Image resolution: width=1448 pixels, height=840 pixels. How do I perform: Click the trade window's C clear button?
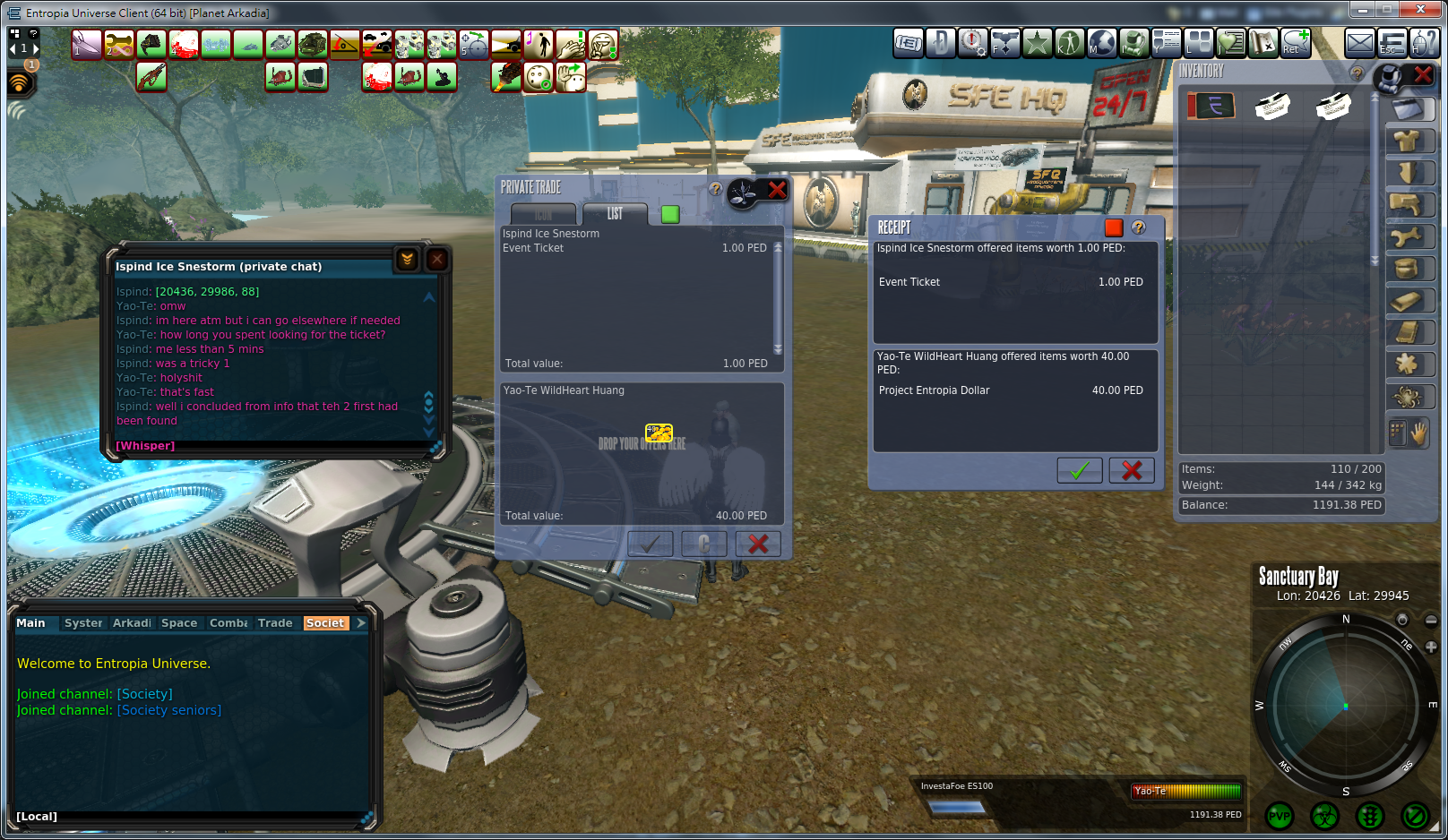[703, 544]
